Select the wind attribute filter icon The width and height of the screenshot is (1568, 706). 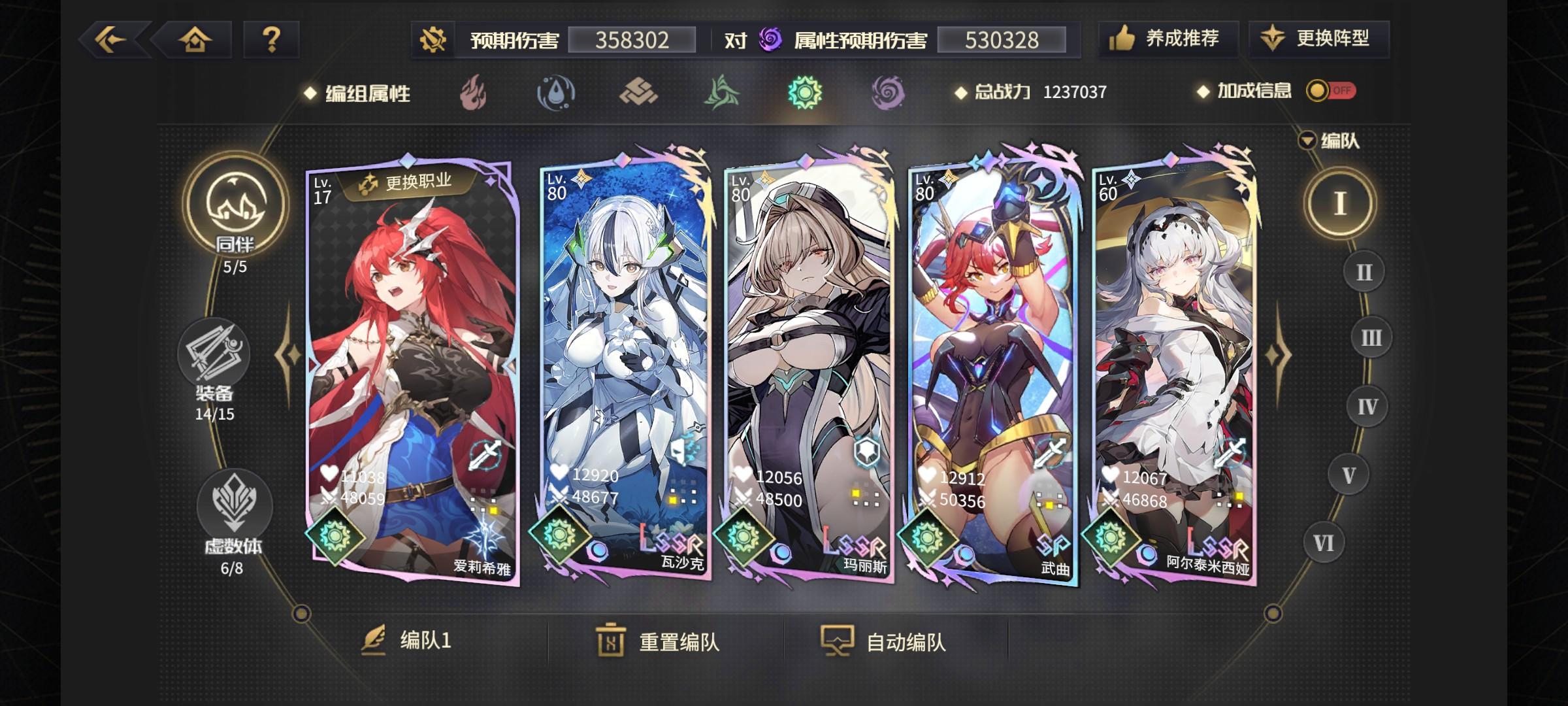pyautogui.click(x=721, y=93)
